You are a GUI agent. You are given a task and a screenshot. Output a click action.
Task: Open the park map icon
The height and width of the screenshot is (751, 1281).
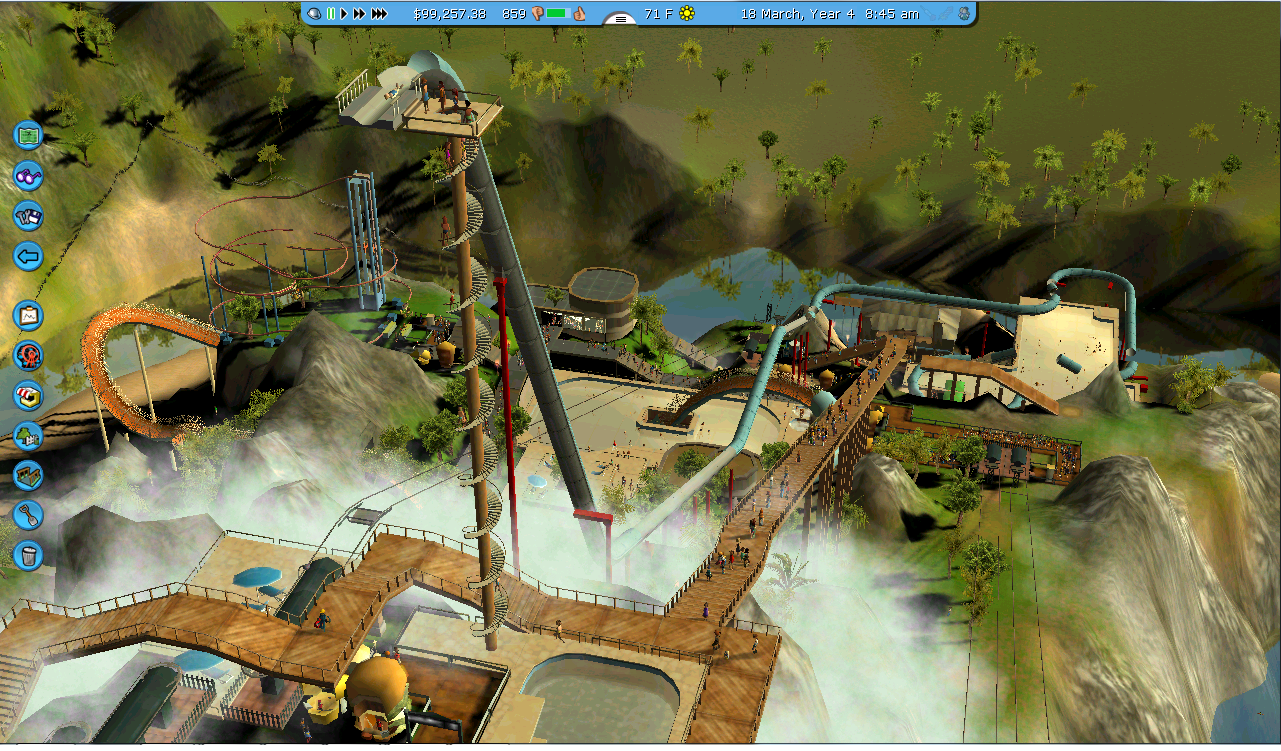coord(28,134)
